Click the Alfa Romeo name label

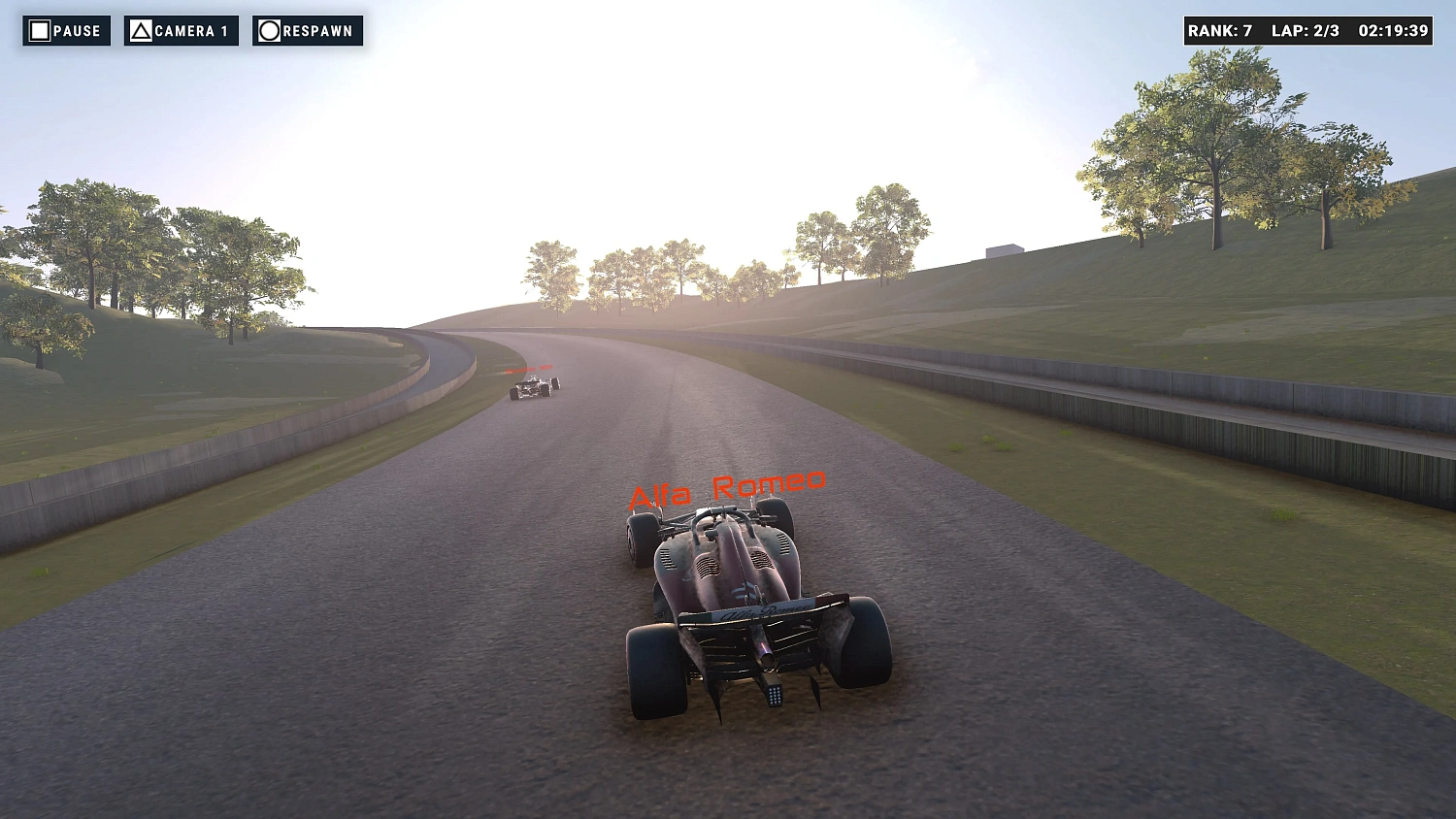click(726, 486)
